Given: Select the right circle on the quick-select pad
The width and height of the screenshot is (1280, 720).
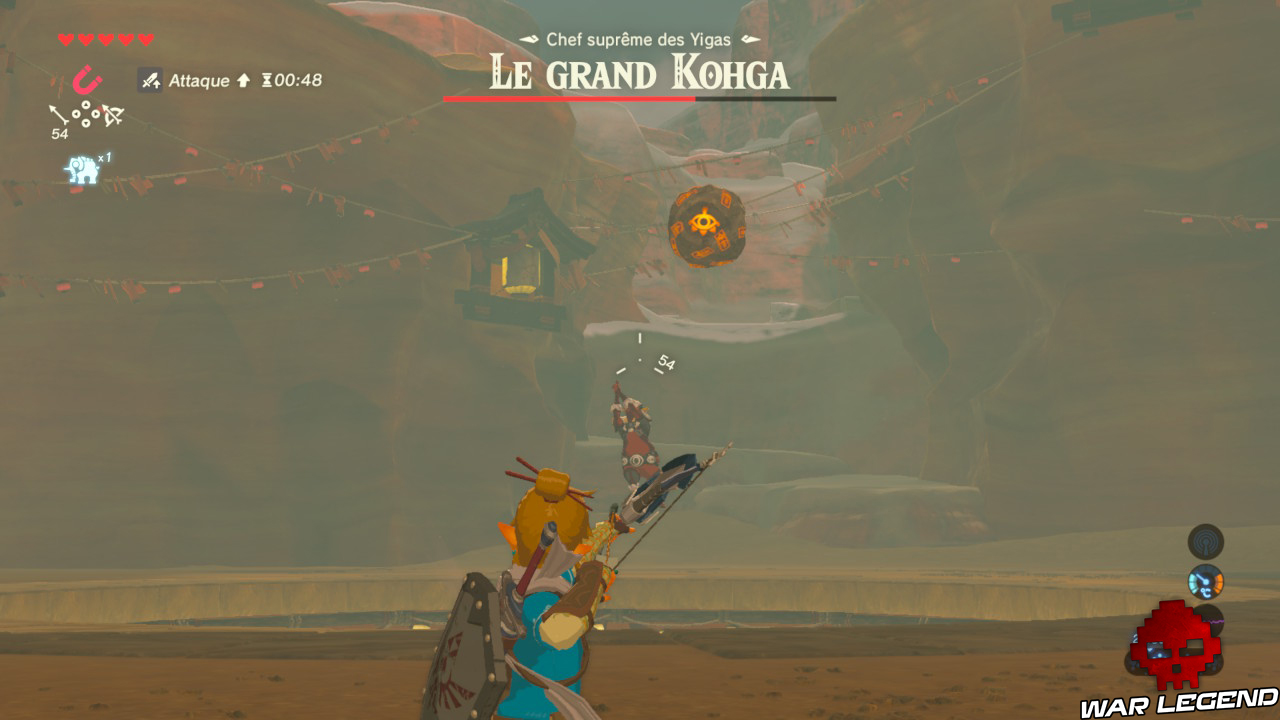Looking at the screenshot, I should (96, 114).
